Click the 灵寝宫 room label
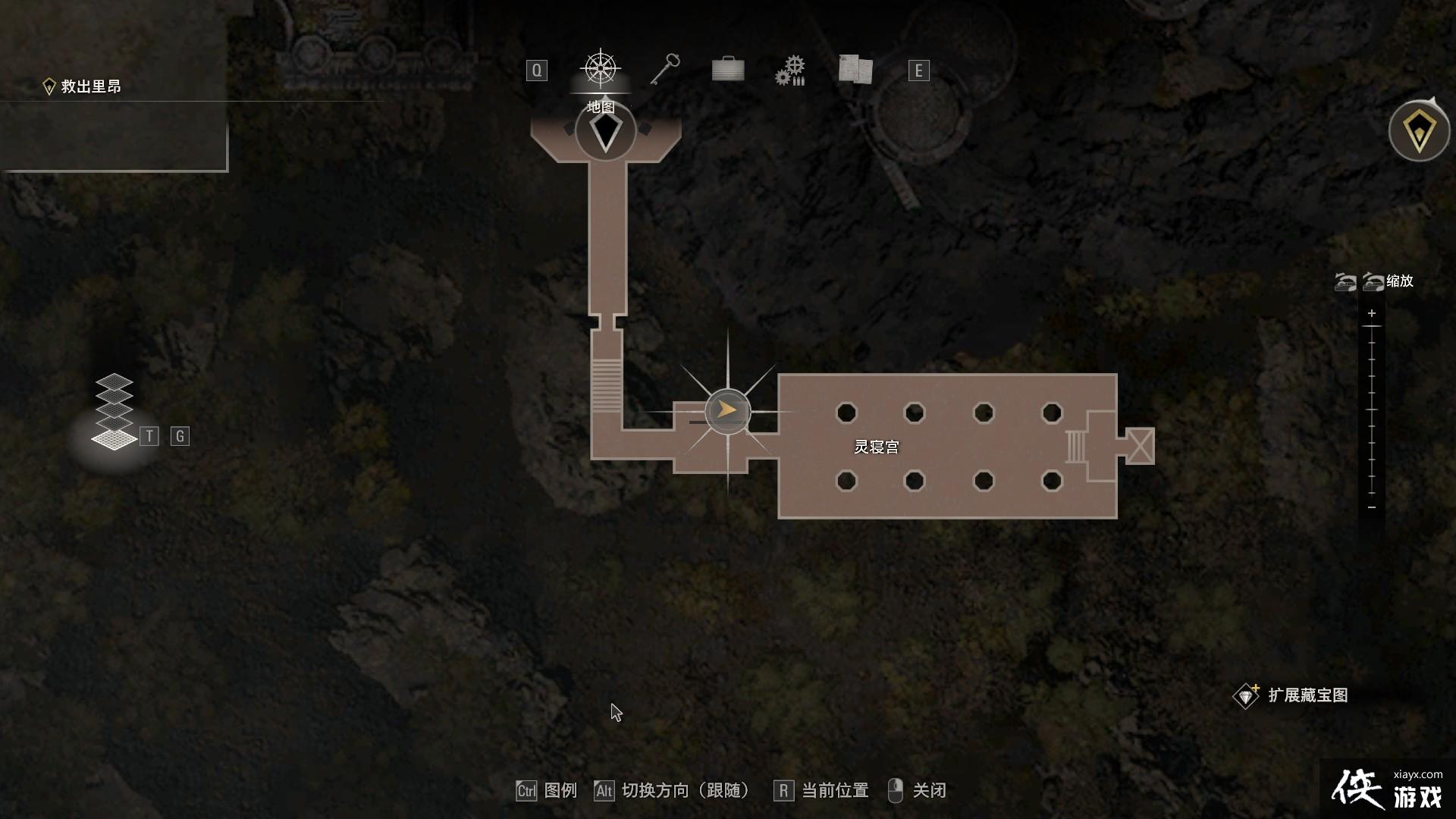Image resolution: width=1456 pixels, height=819 pixels. [x=877, y=447]
